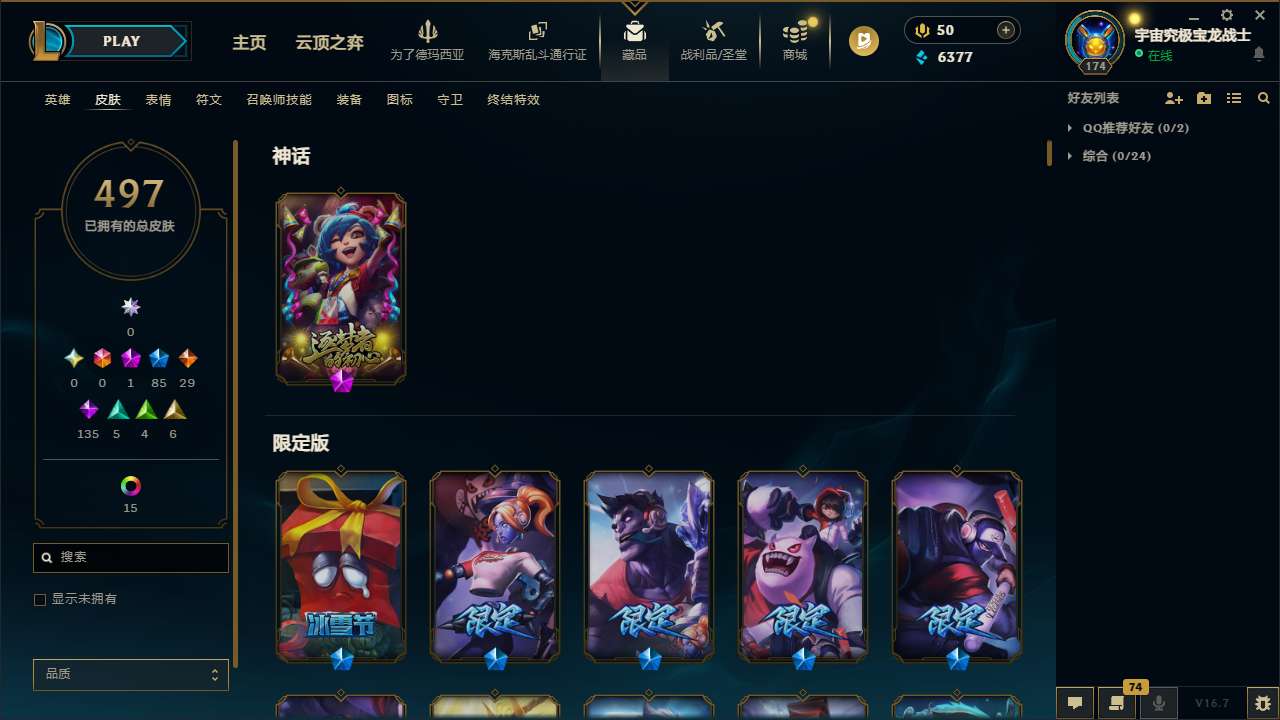Image resolution: width=1280 pixels, height=720 pixels.
Task: Toggle the microphone in the bottom bar
Action: tap(1159, 703)
